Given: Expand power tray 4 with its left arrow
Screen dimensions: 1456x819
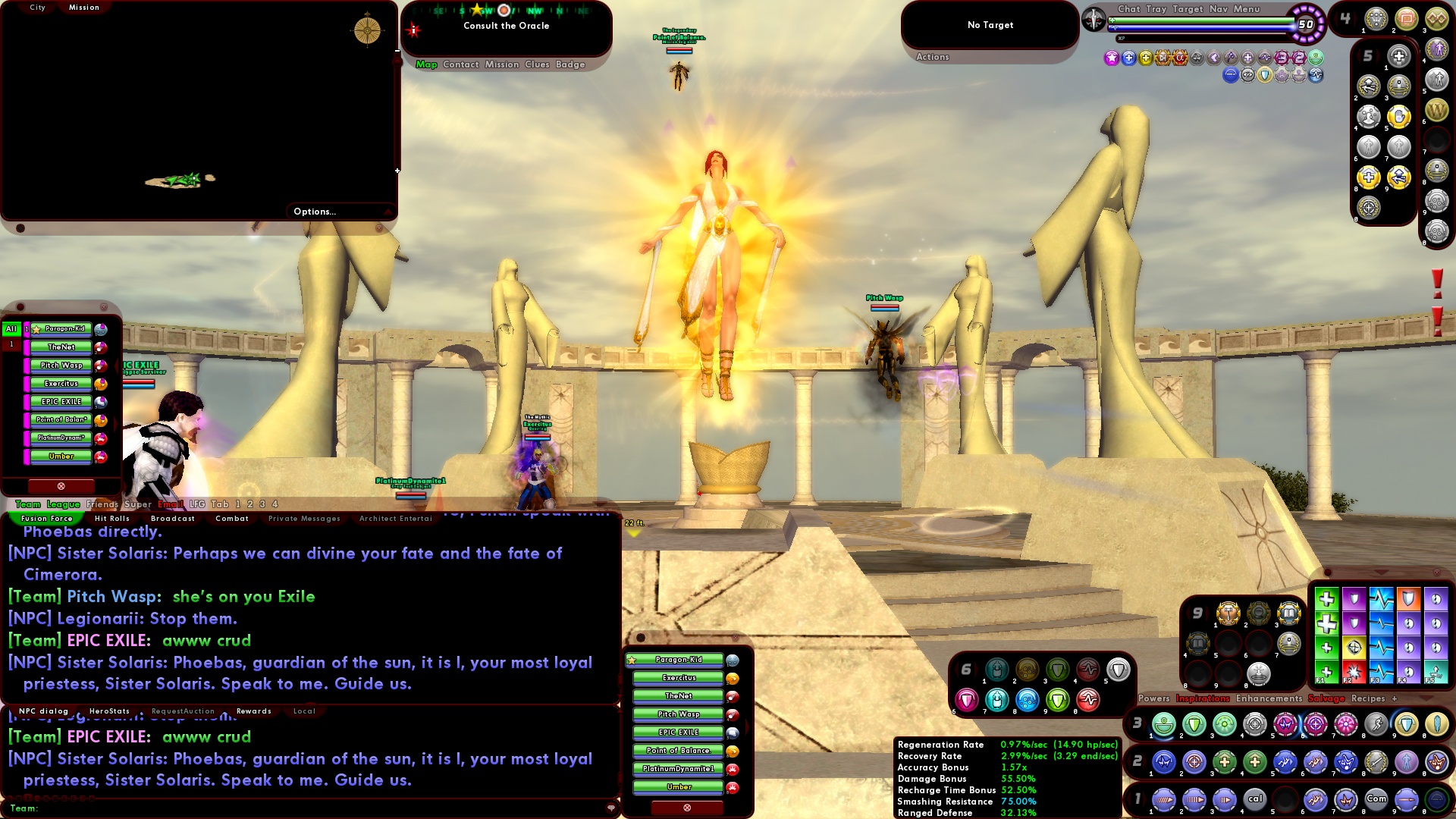Looking at the screenshot, I should (1337, 17).
